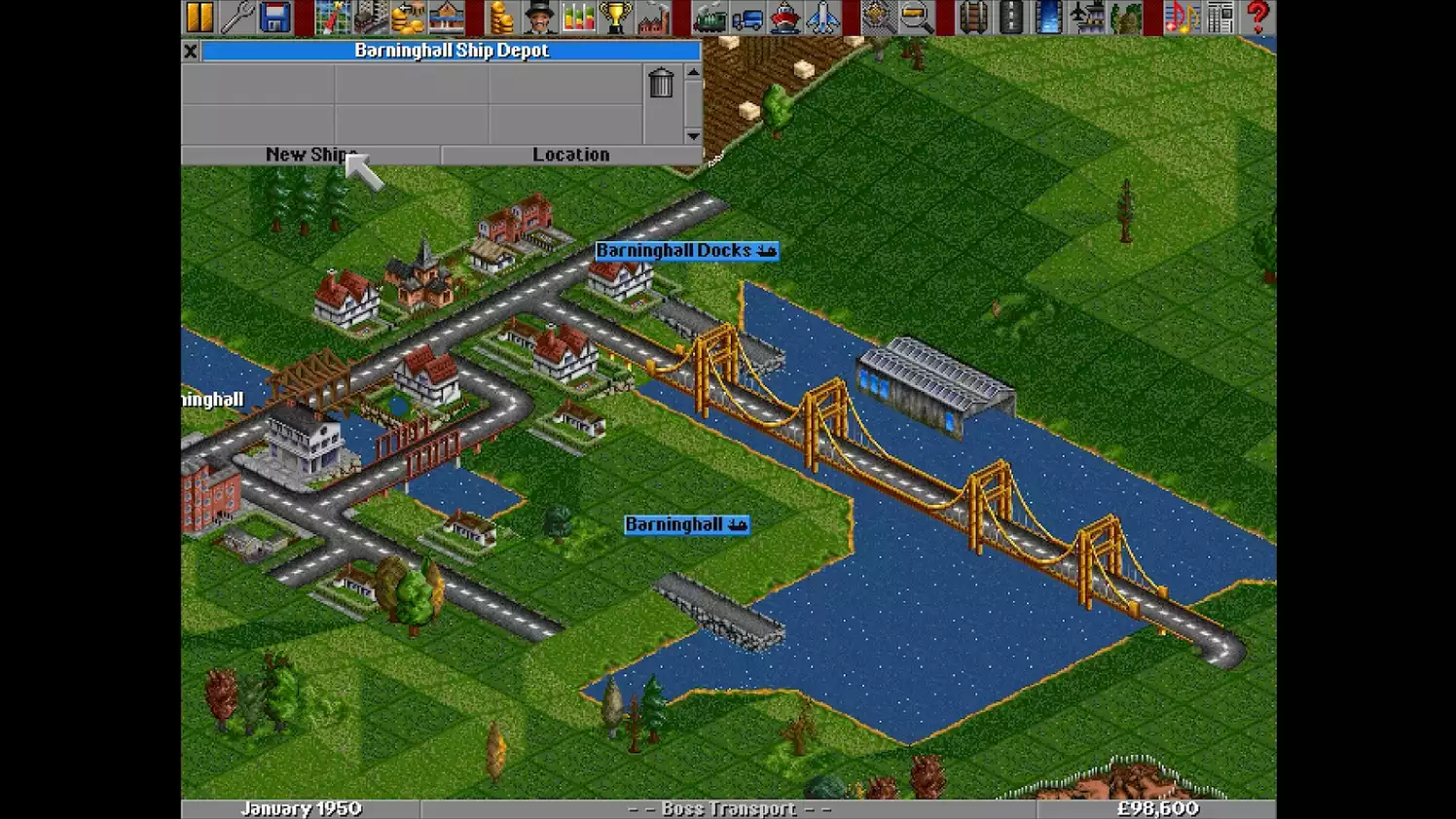Click the Barninghall Docks station label
This screenshot has width=1456, height=819.
pyautogui.click(x=687, y=250)
